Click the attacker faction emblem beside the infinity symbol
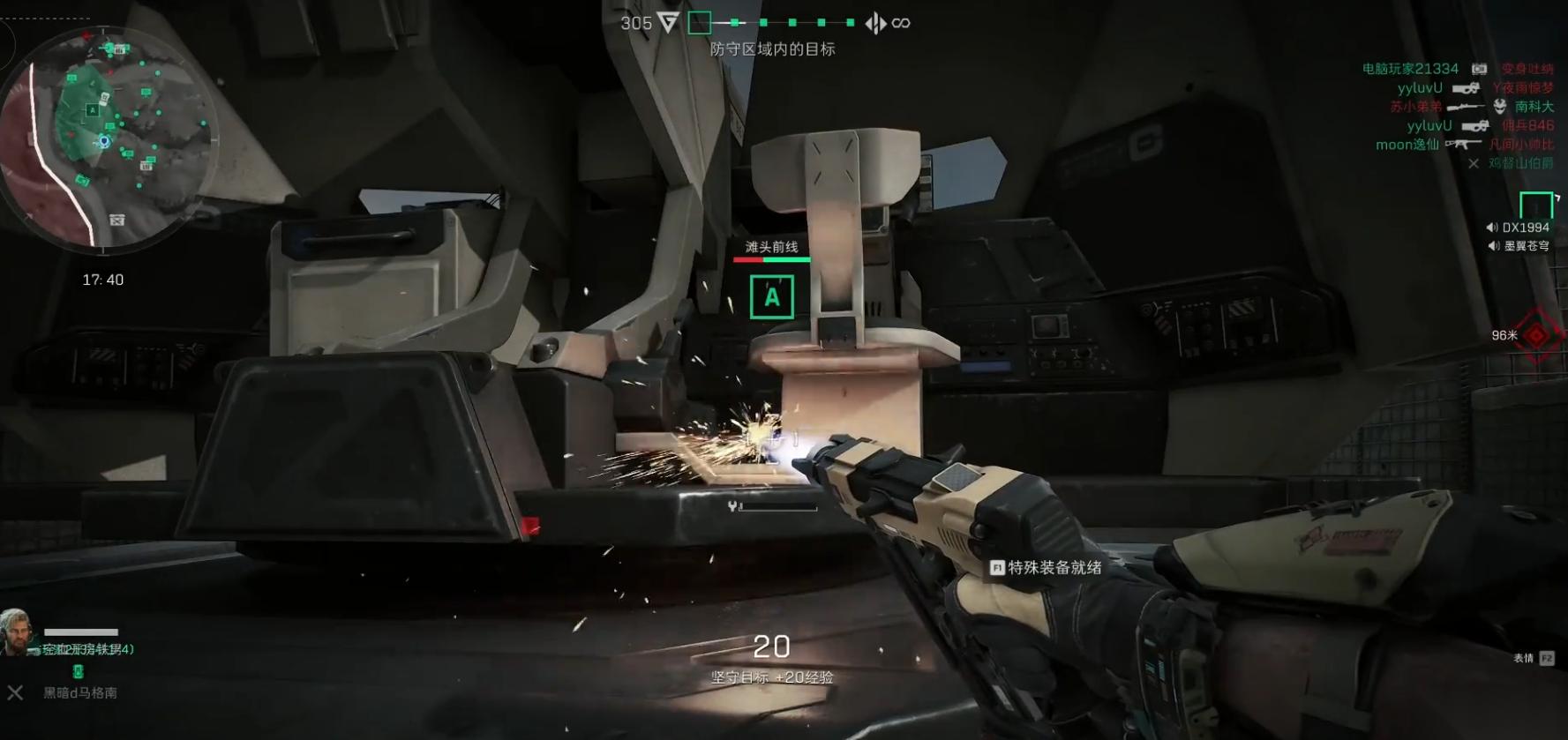The height and width of the screenshot is (740, 1568). click(875, 23)
